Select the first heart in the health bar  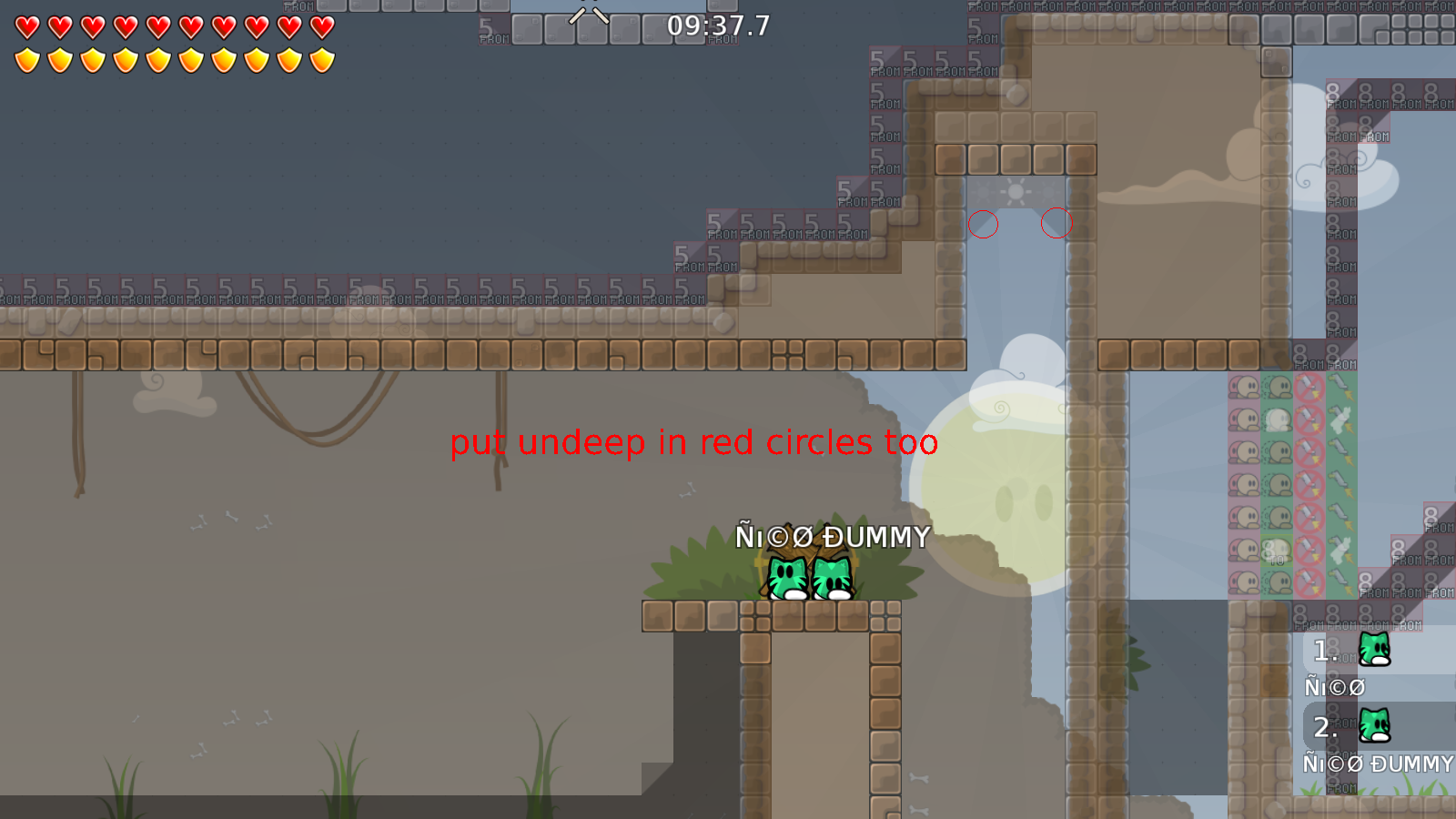25,28
